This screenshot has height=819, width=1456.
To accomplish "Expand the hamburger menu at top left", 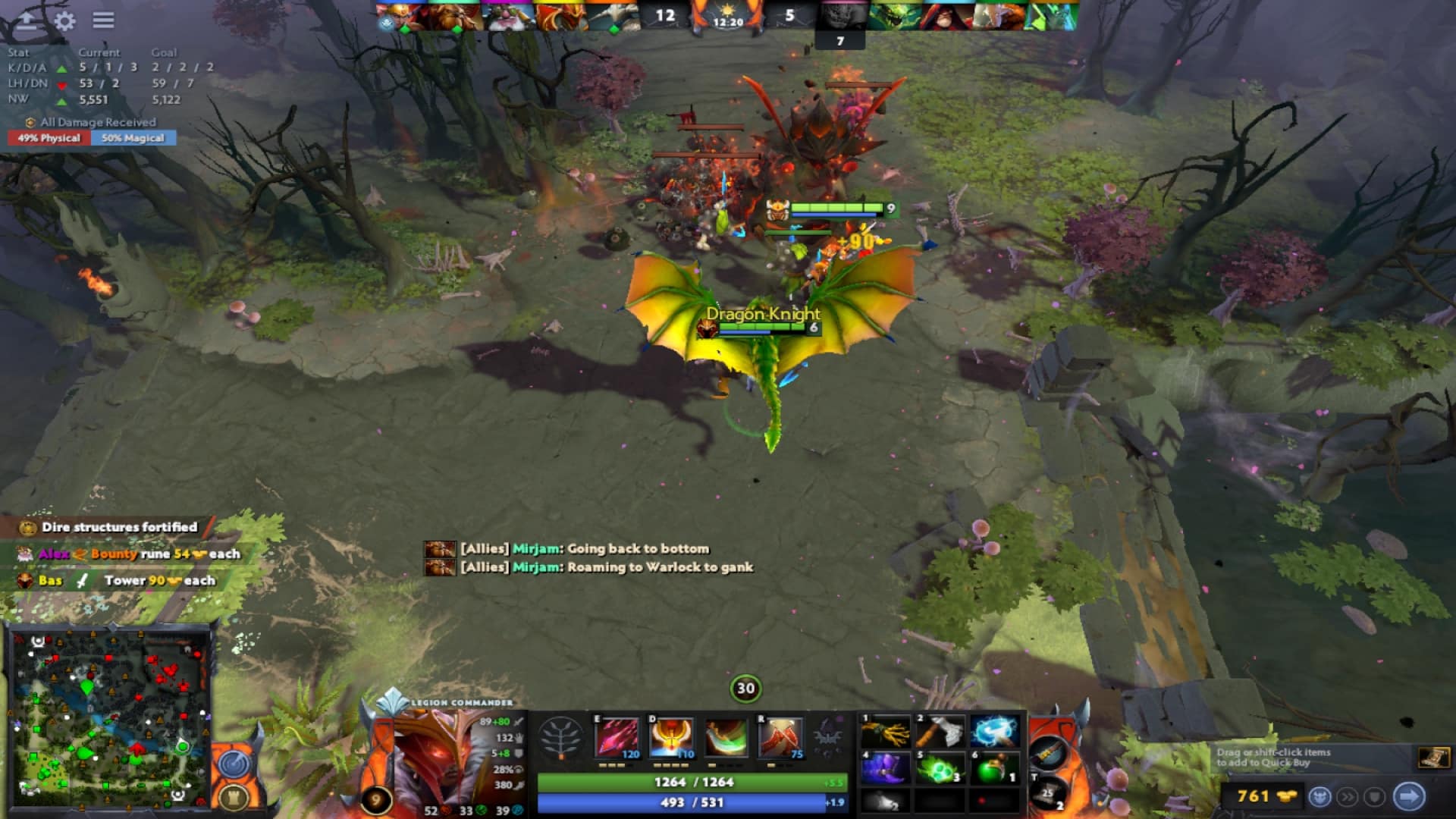I will (x=103, y=21).
